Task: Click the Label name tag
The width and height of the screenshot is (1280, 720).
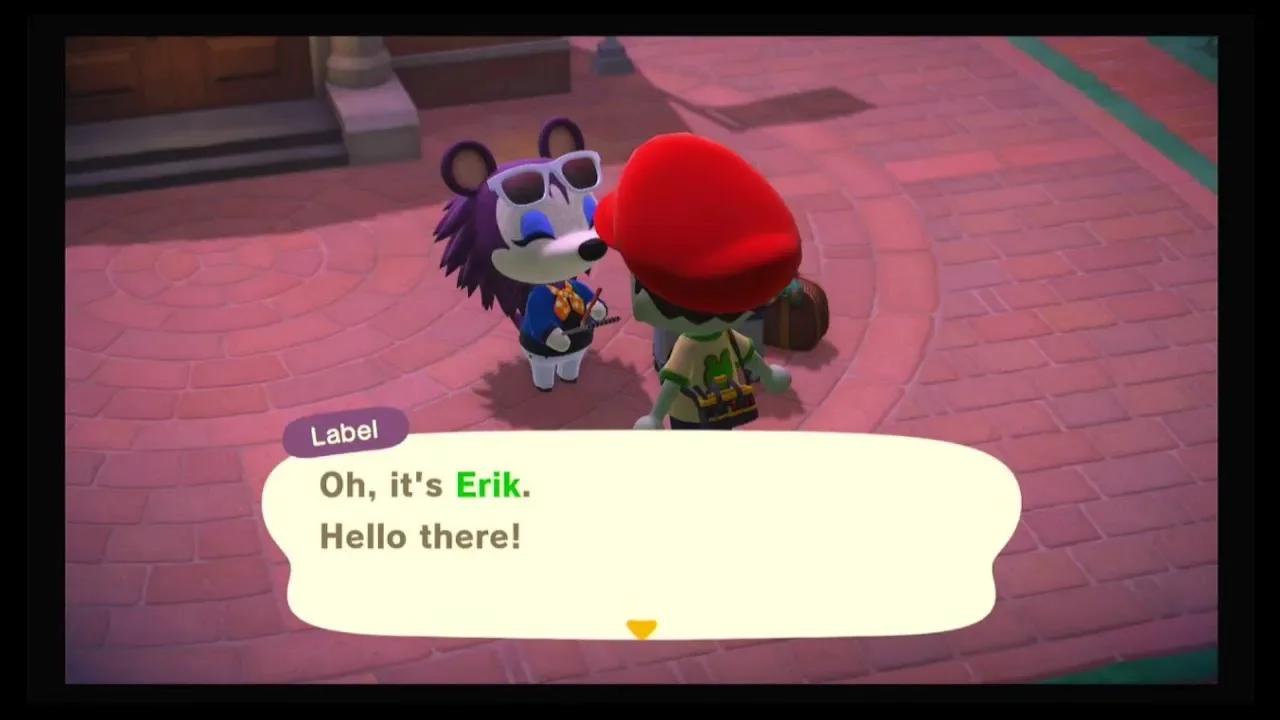Action: [345, 431]
